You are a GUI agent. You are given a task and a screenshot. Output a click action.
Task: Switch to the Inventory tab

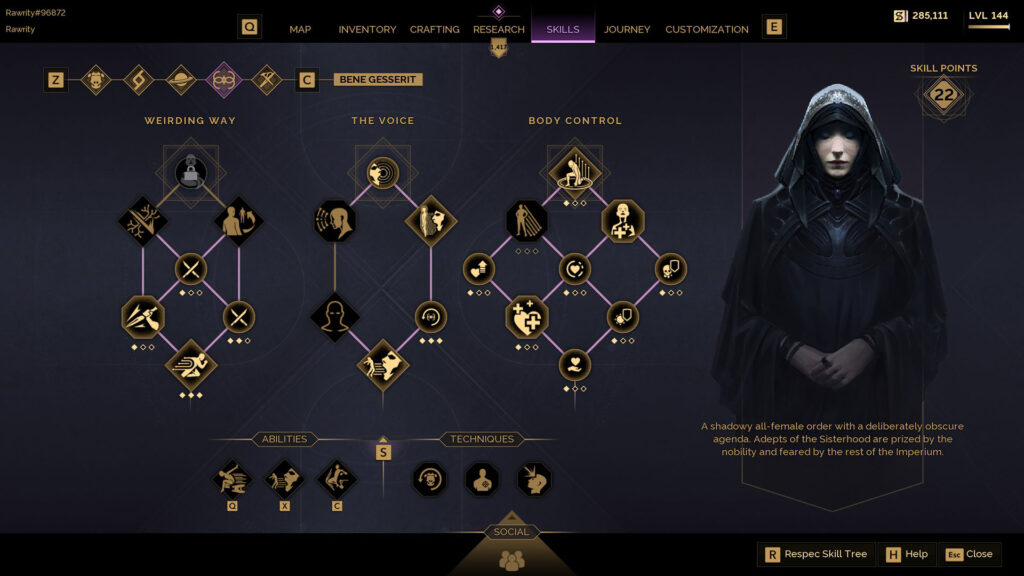pyautogui.click(x=367, y=29)
